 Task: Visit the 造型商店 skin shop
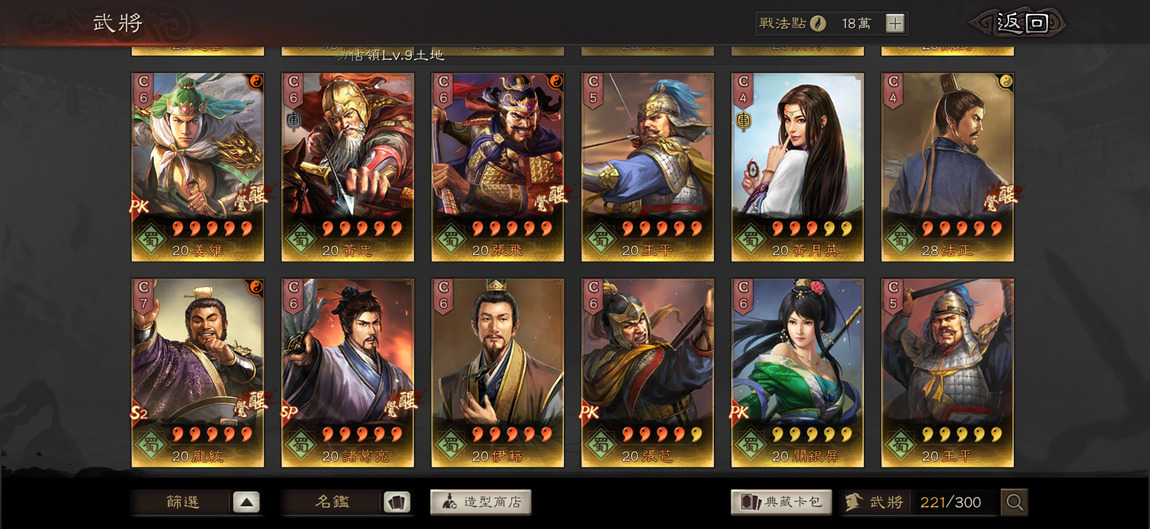480,502
